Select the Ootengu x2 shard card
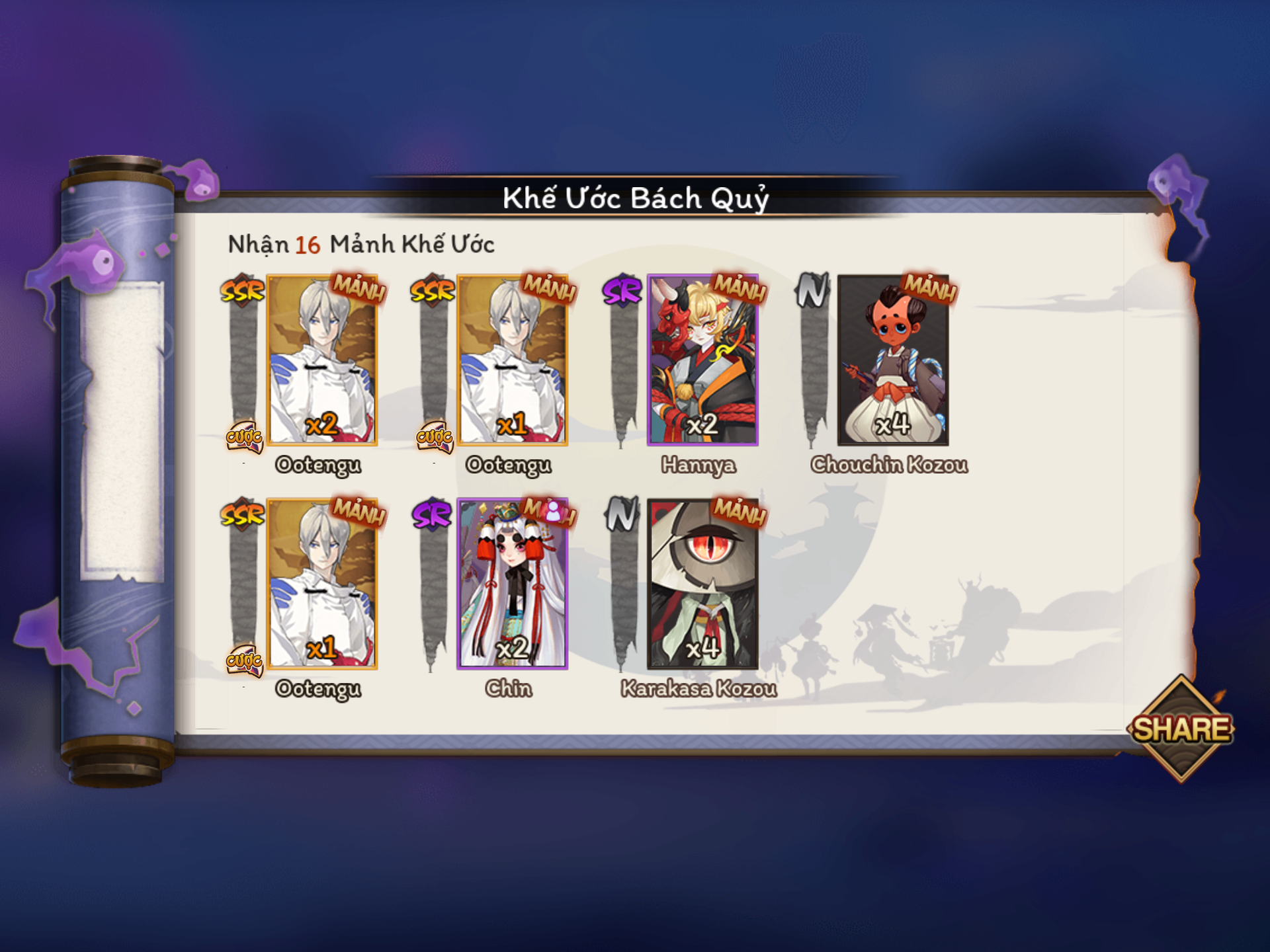The height and width of the screenshot is (952, 1270). point(322,360)
